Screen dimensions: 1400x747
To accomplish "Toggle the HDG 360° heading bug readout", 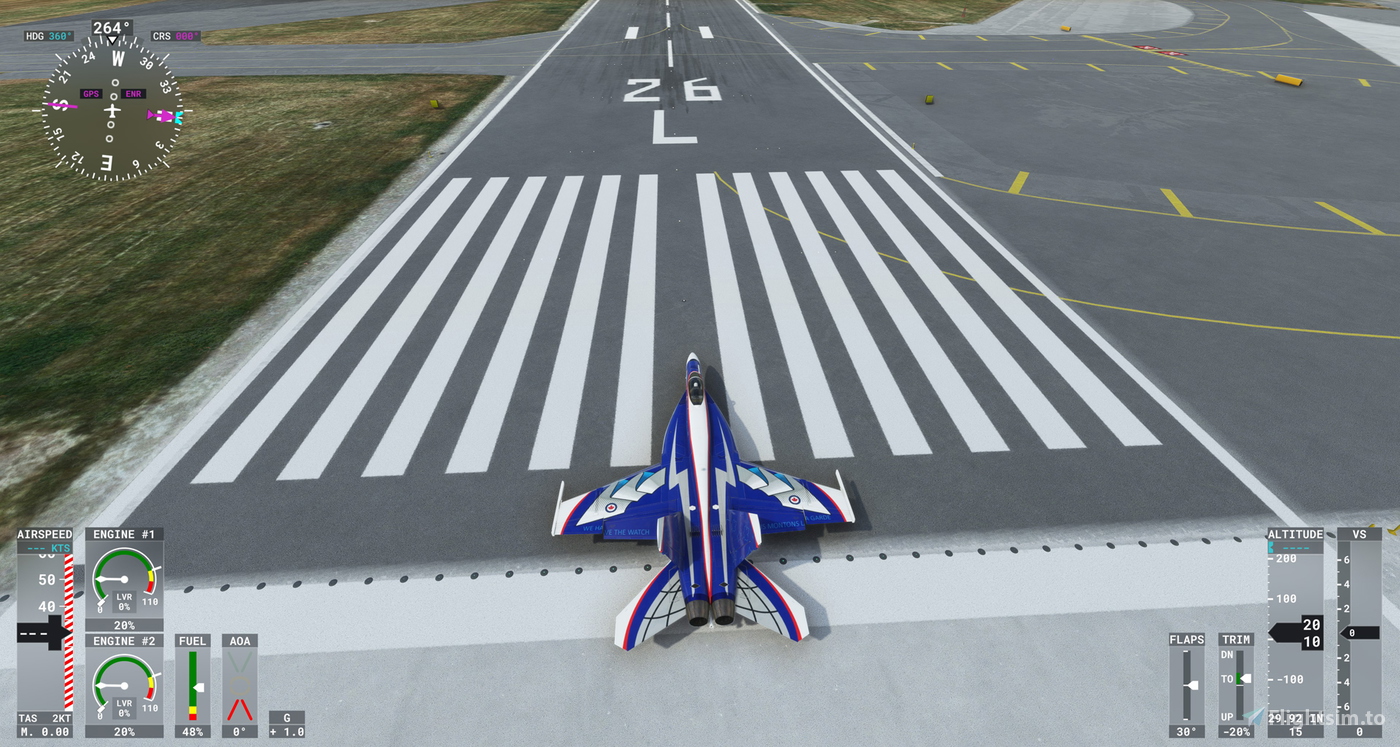I will tap(48, 35).
